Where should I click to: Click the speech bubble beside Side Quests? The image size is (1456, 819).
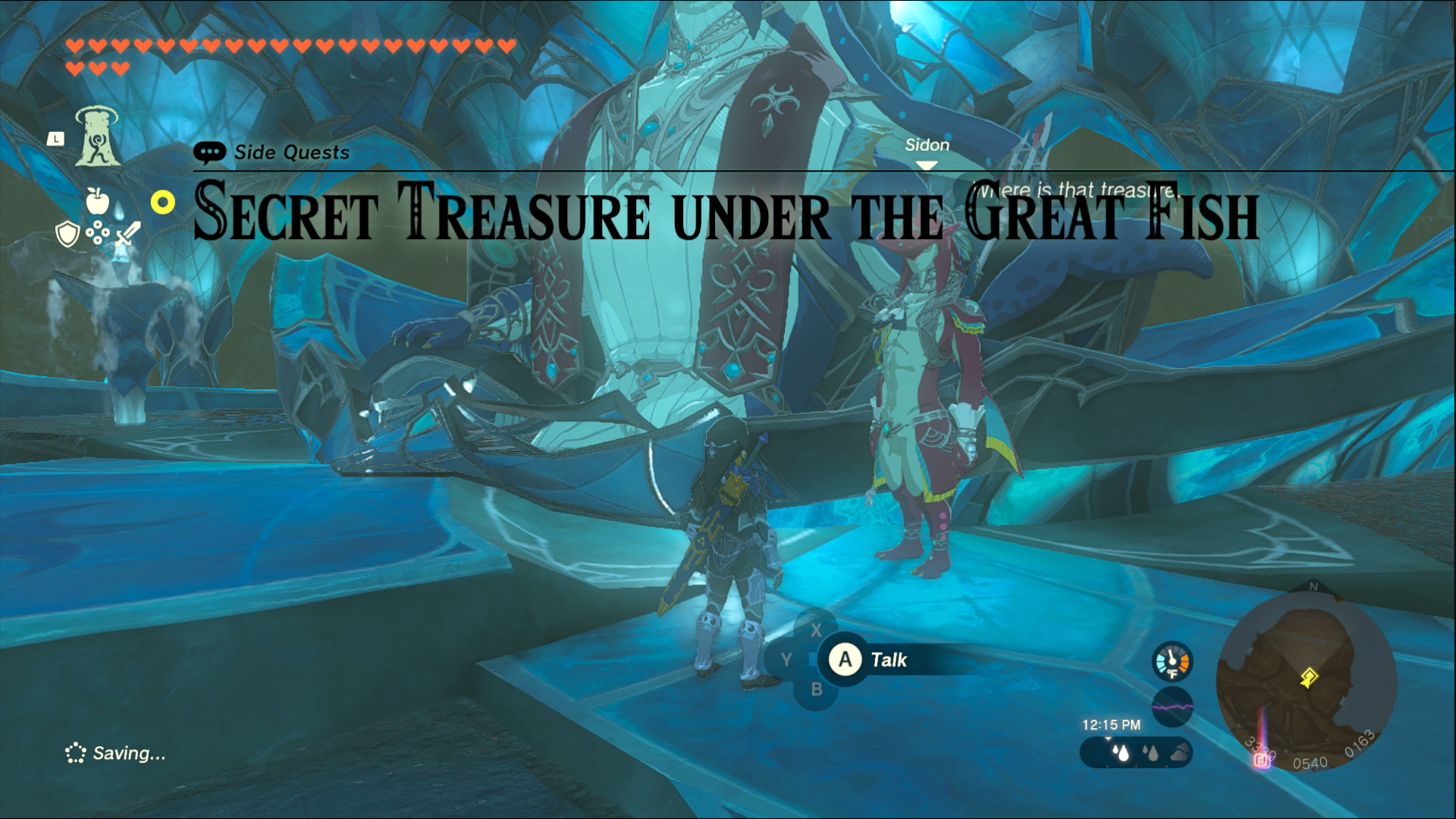click(x=210, y=152)
